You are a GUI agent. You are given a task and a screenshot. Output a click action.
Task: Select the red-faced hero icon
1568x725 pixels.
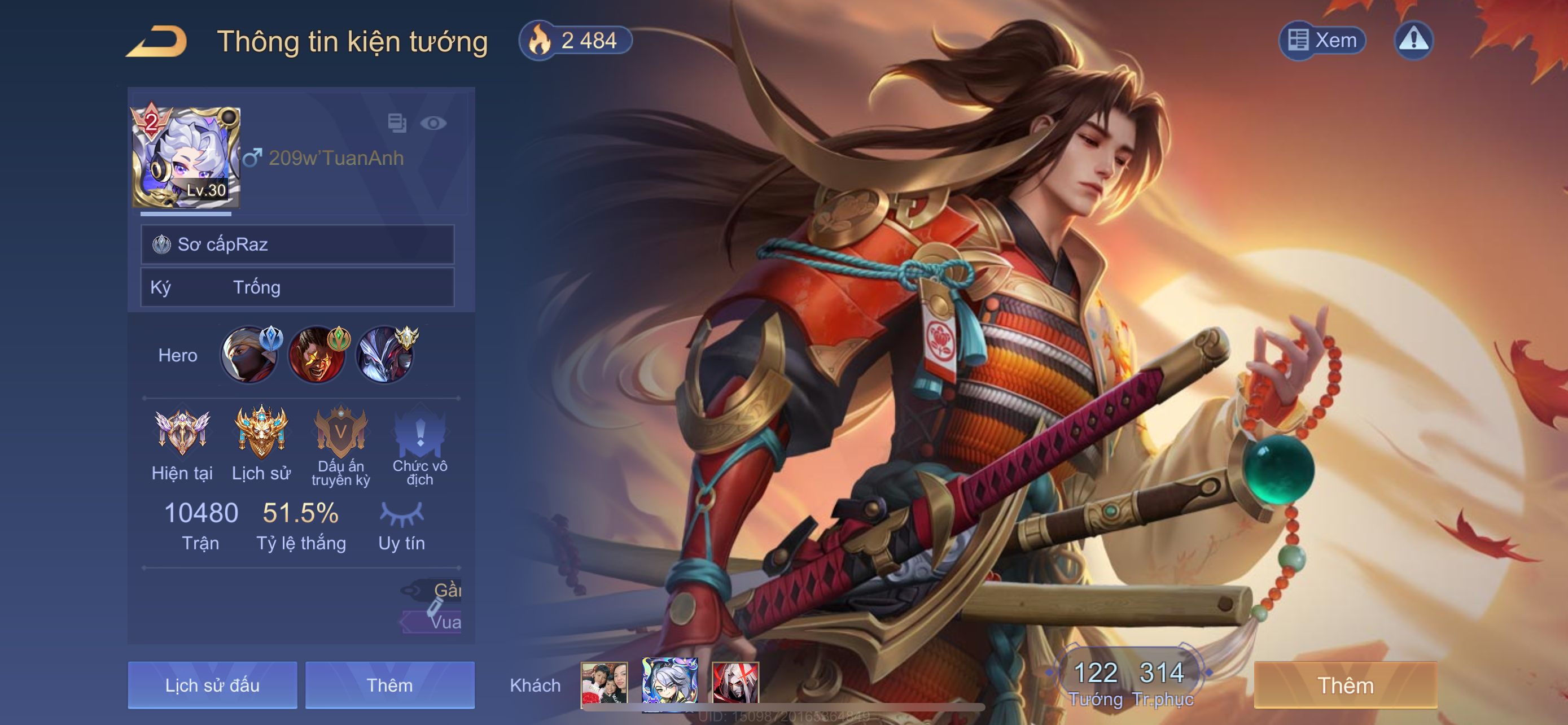317,356
